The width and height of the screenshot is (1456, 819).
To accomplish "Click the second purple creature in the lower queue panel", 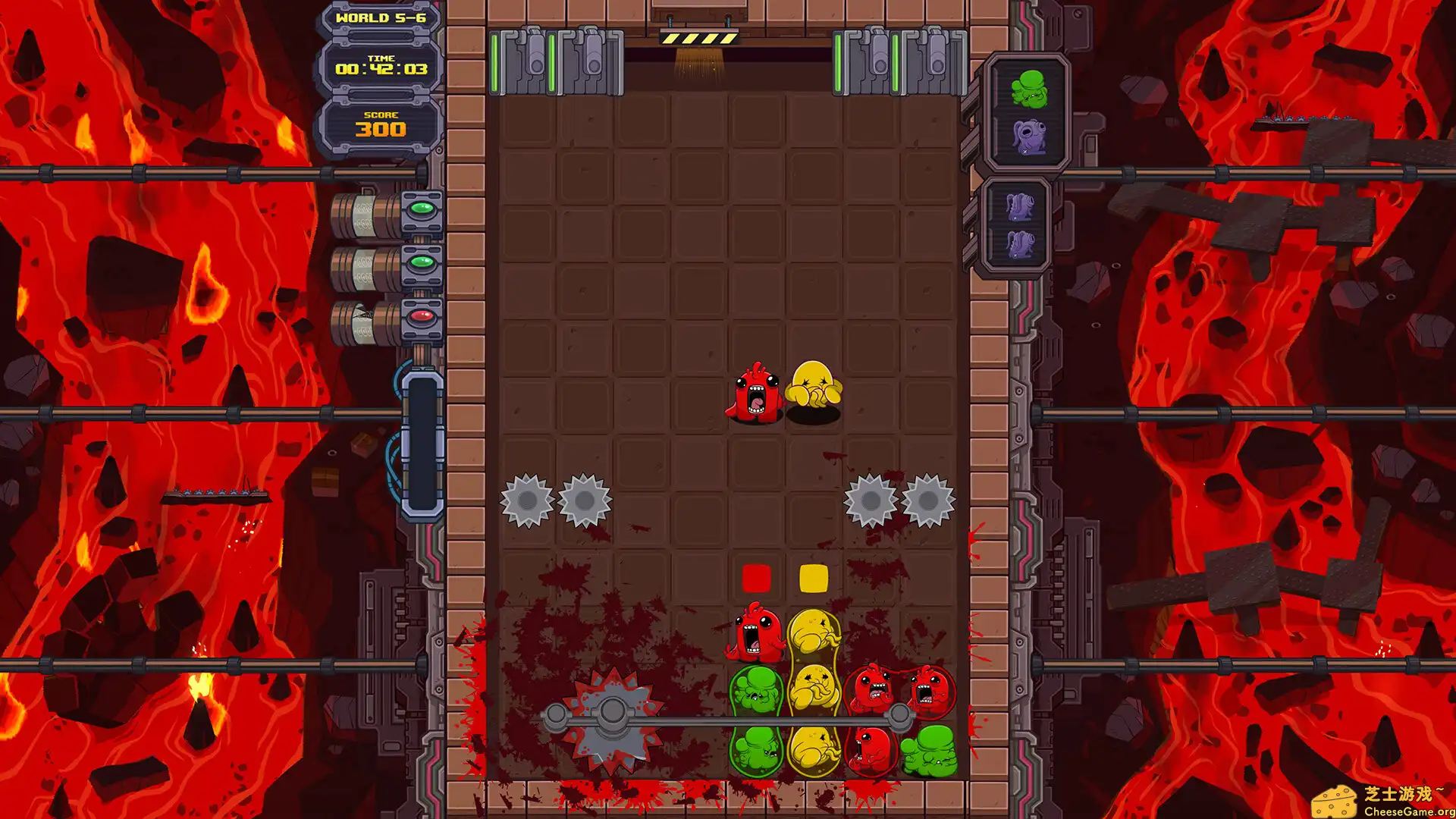I will pos(1020,244).
